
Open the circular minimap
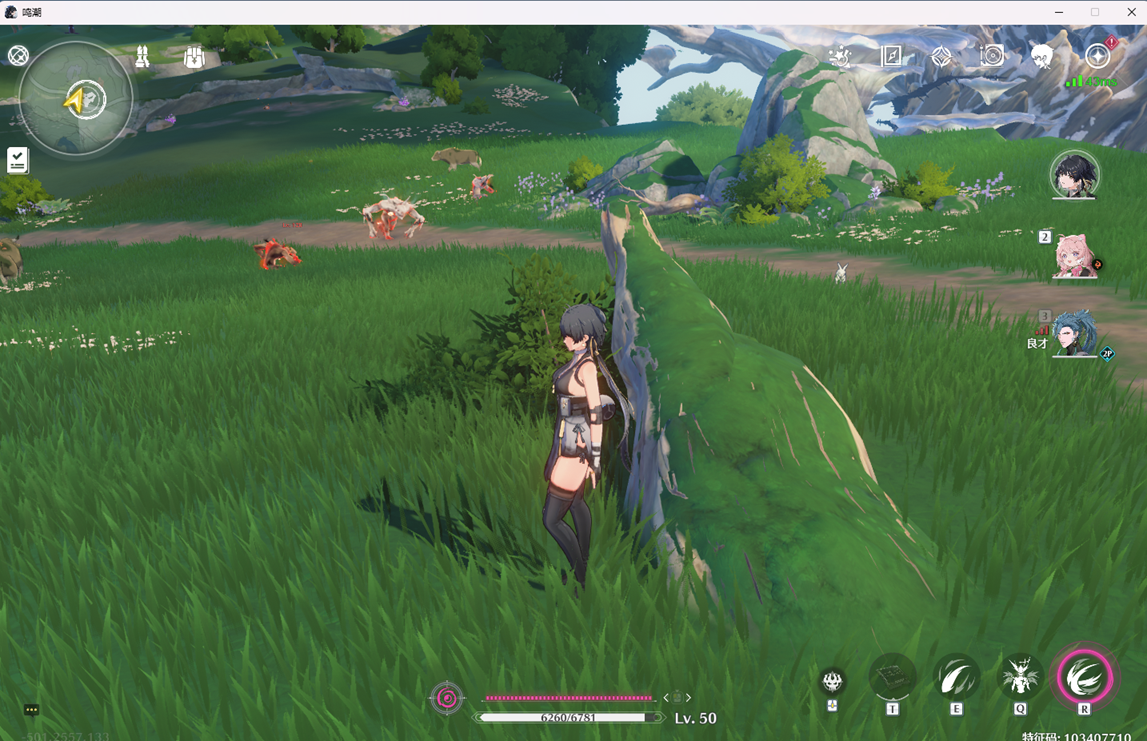tap(77, 99)
